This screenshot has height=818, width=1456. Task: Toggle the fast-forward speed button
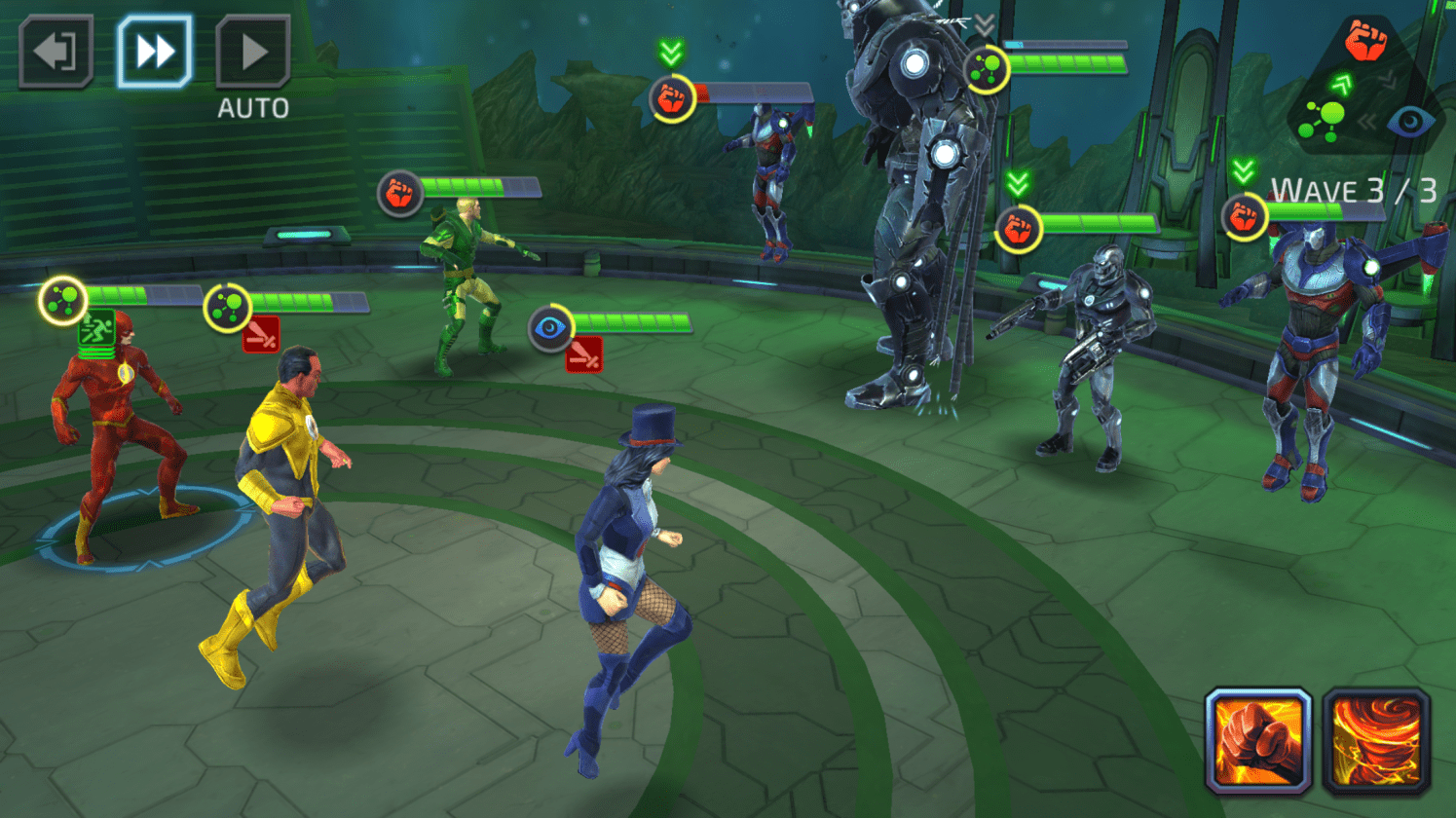tap(154, 52)
